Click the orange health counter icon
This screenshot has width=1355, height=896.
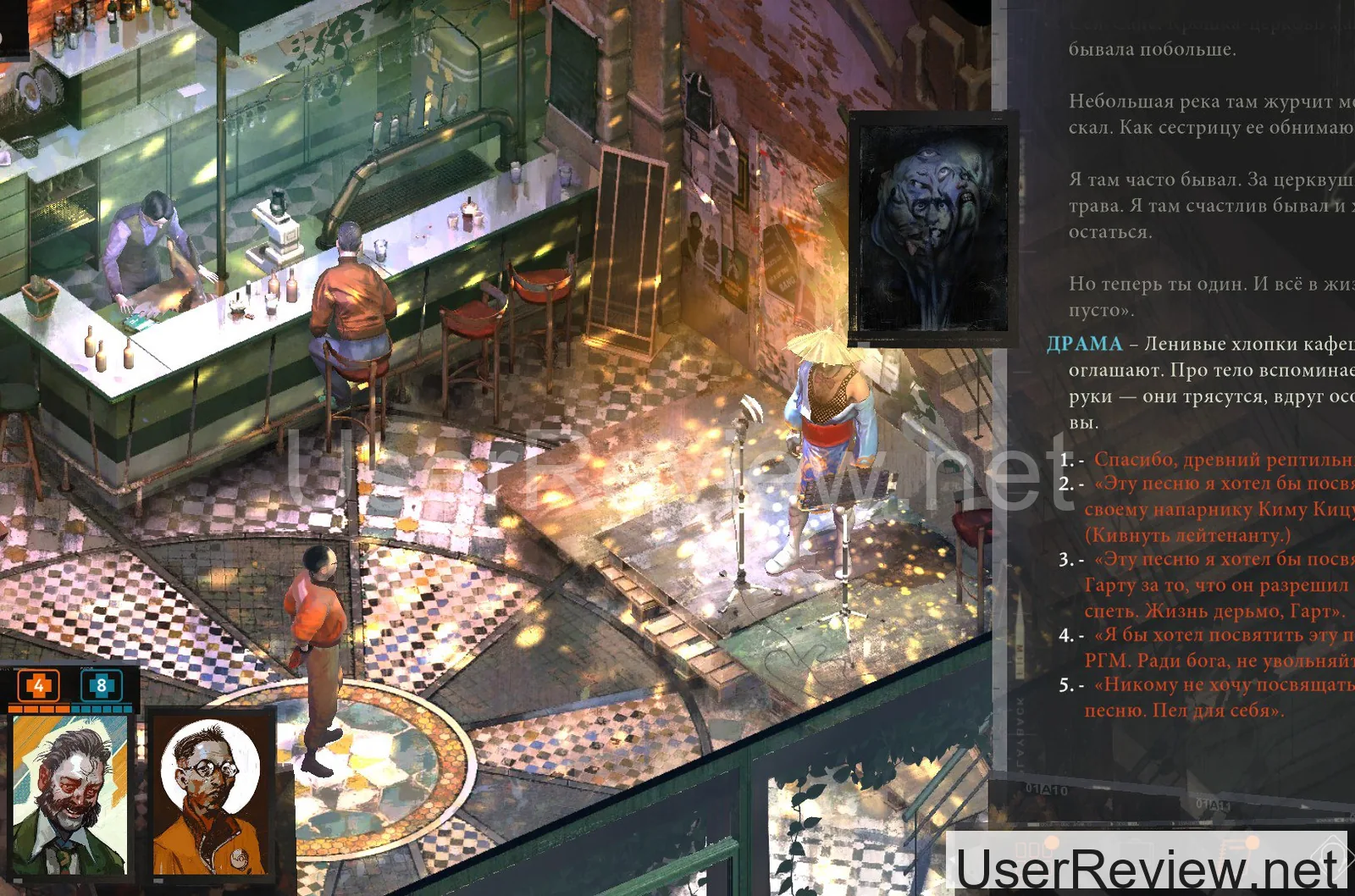[x=38, y=685]
